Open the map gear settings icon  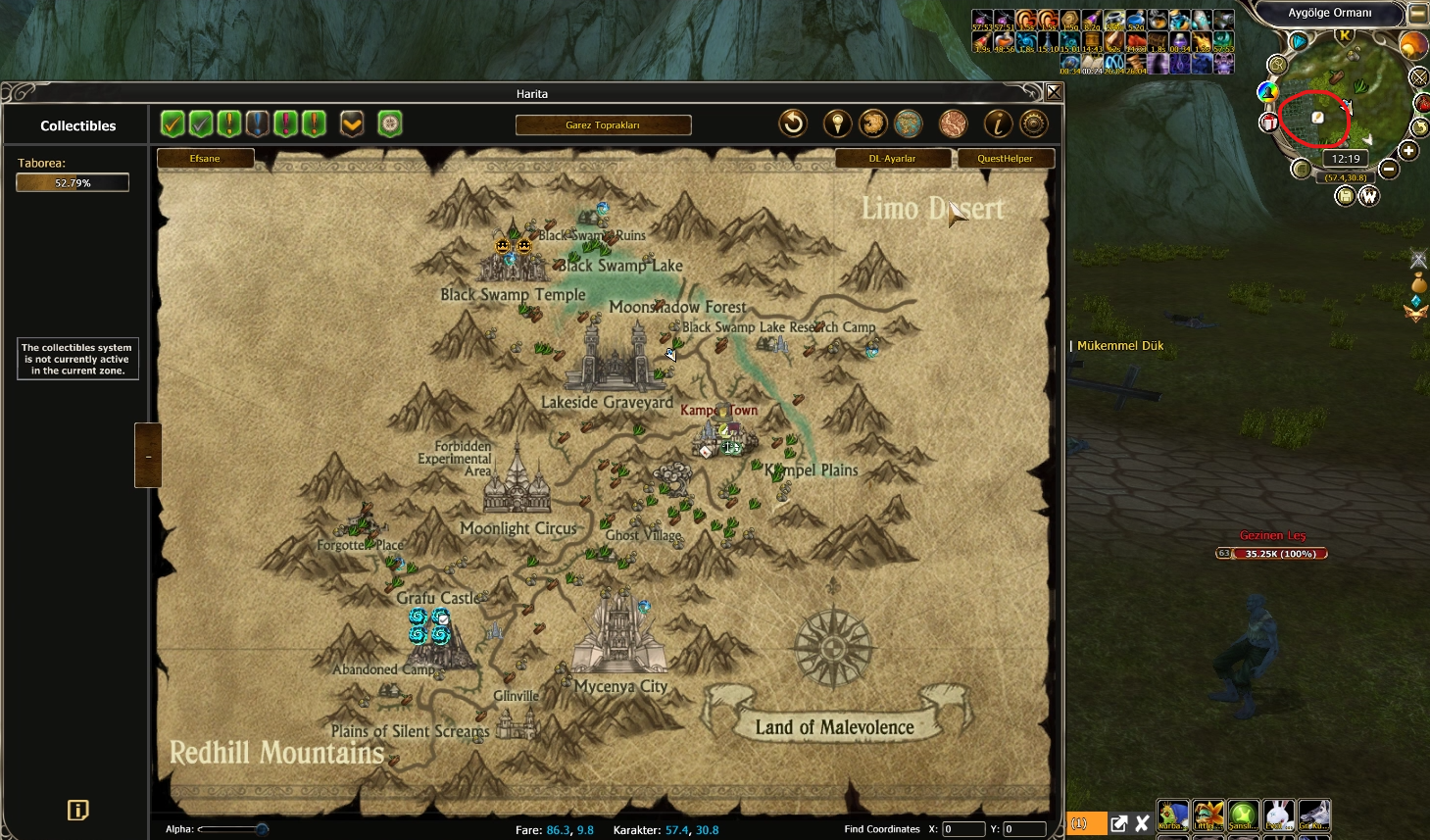pos(1033,124)
